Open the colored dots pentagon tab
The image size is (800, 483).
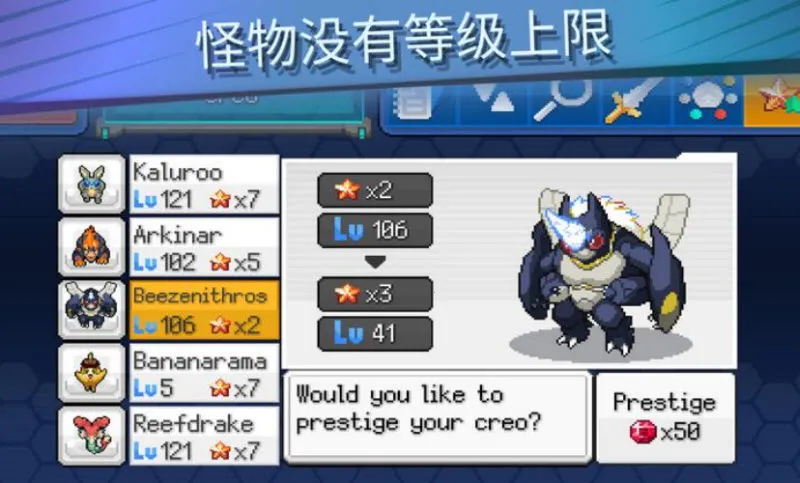[706, 102]
